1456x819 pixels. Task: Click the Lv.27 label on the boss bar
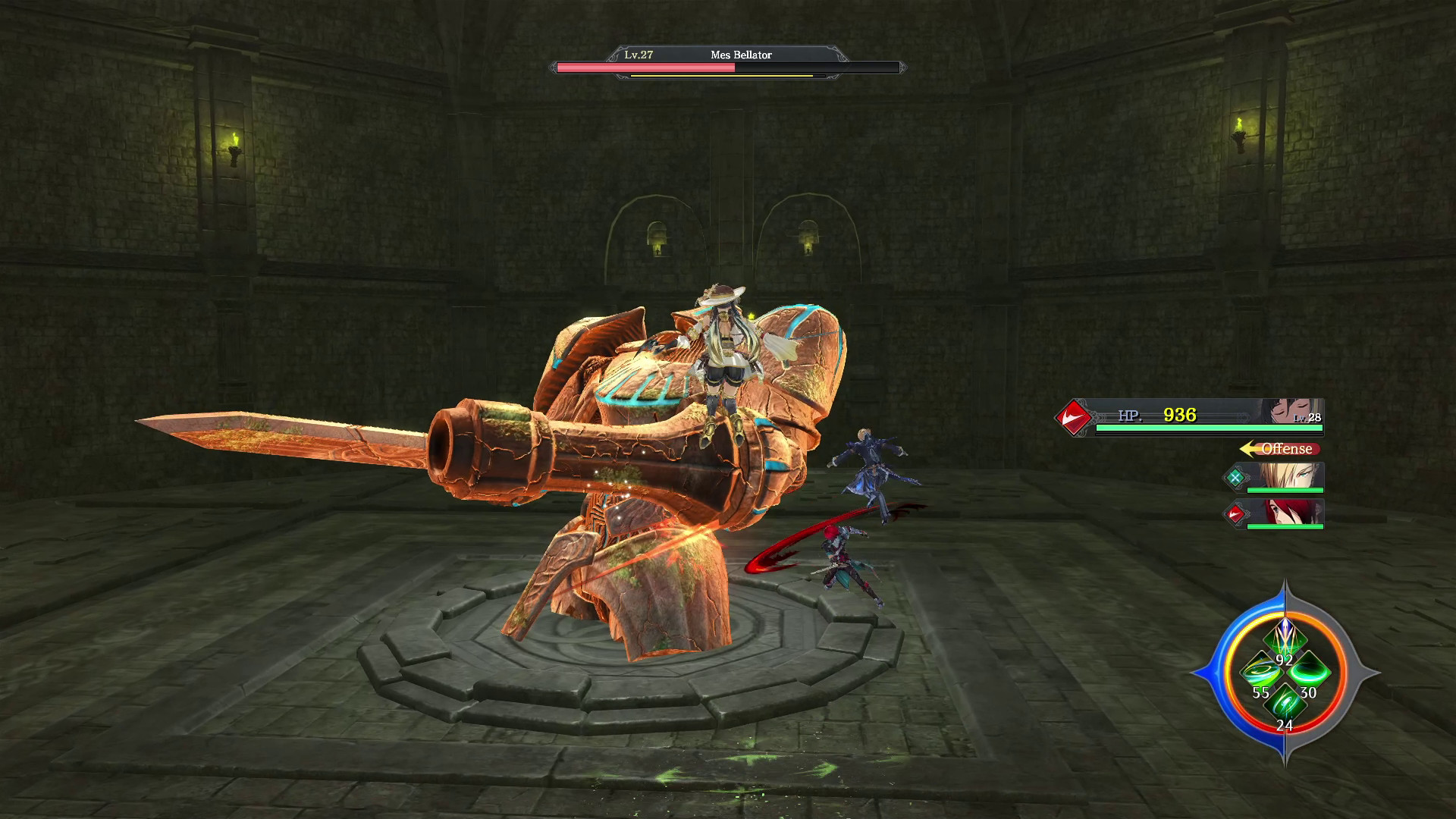tap(639, 55)
